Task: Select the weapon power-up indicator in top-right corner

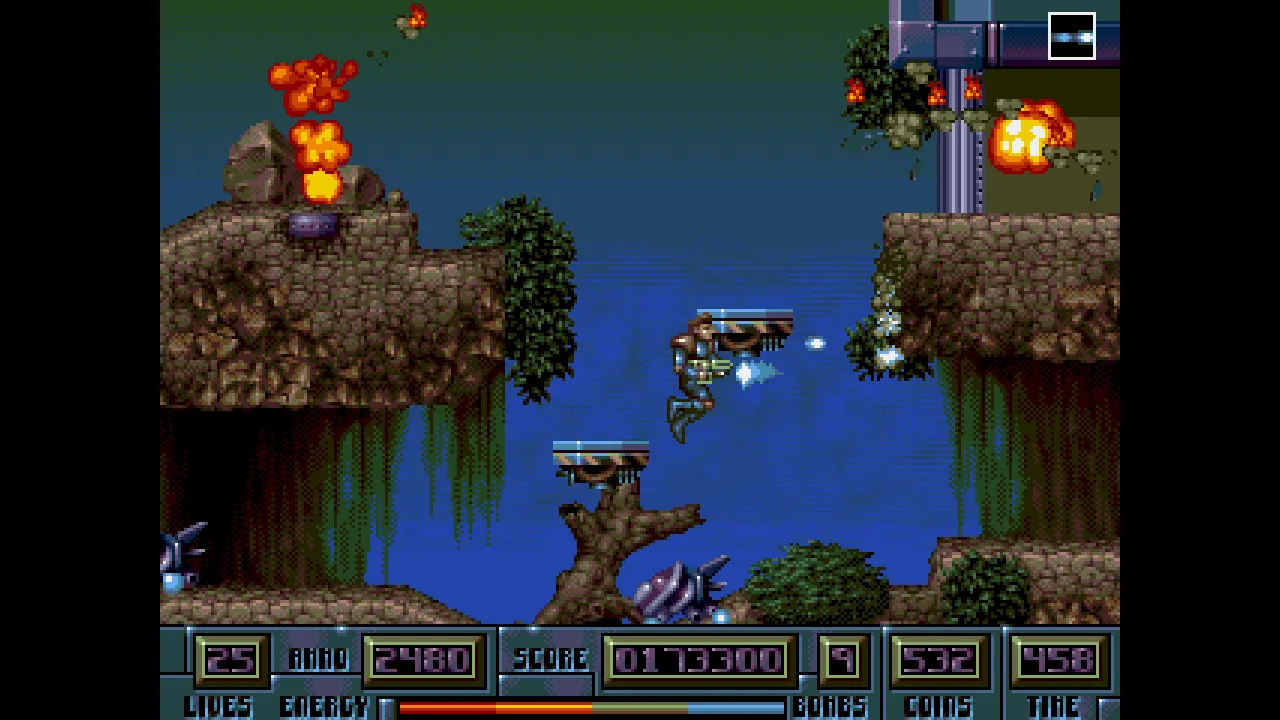Action: 1071,37
